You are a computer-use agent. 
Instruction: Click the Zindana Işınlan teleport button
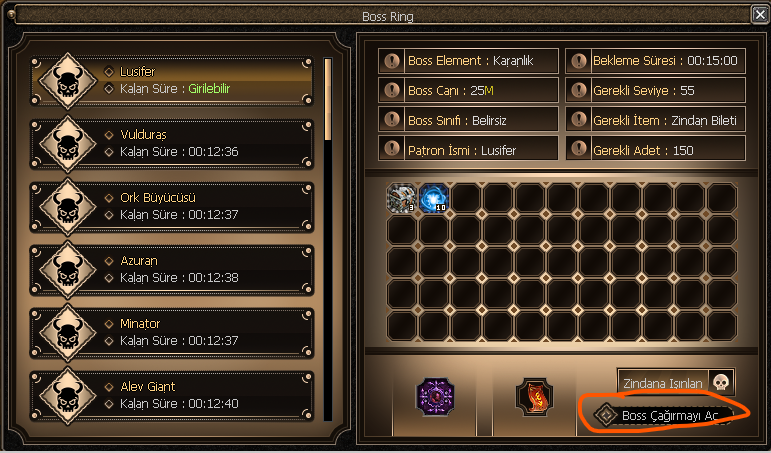tap(675, 382)
